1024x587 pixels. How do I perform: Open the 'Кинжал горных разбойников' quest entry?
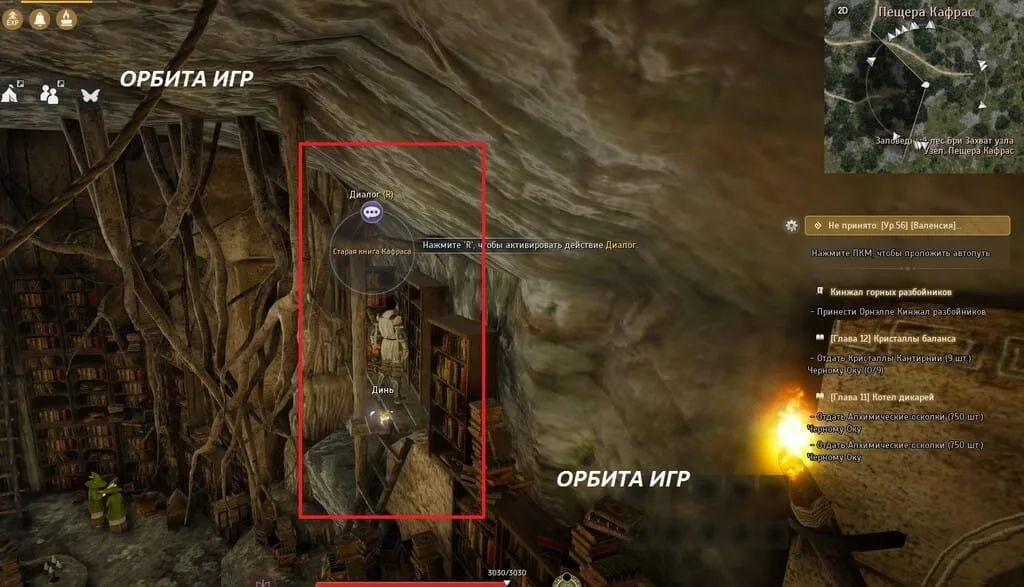(890, 292)
